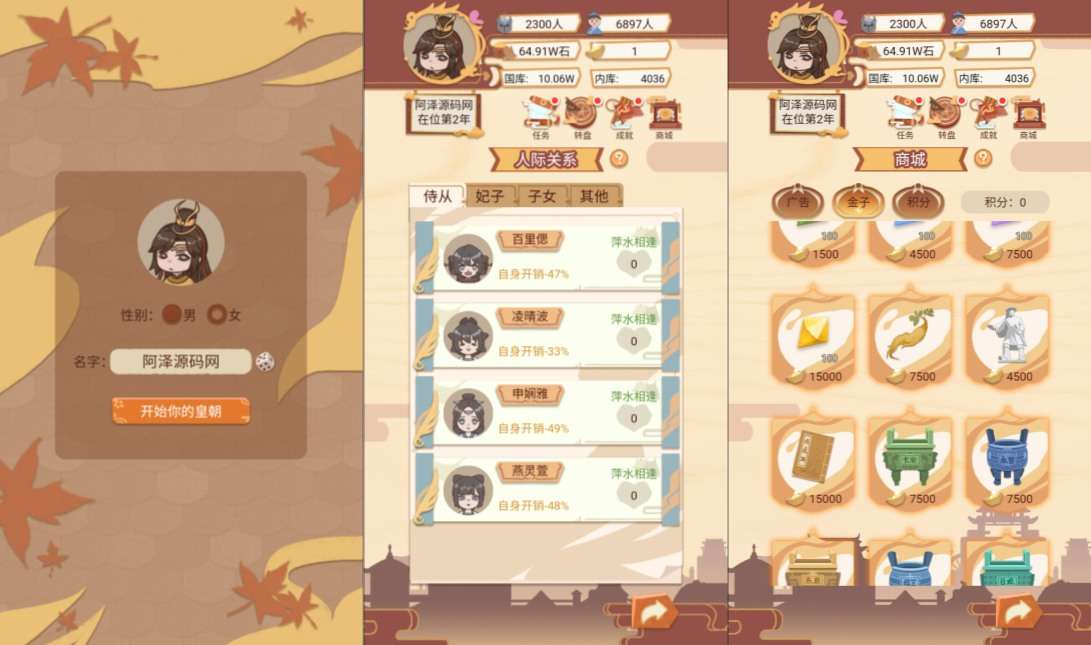Click the name field reading 阿泽源码网
Viewport: 1091px width, 645px height.
[x=180, y=362]
